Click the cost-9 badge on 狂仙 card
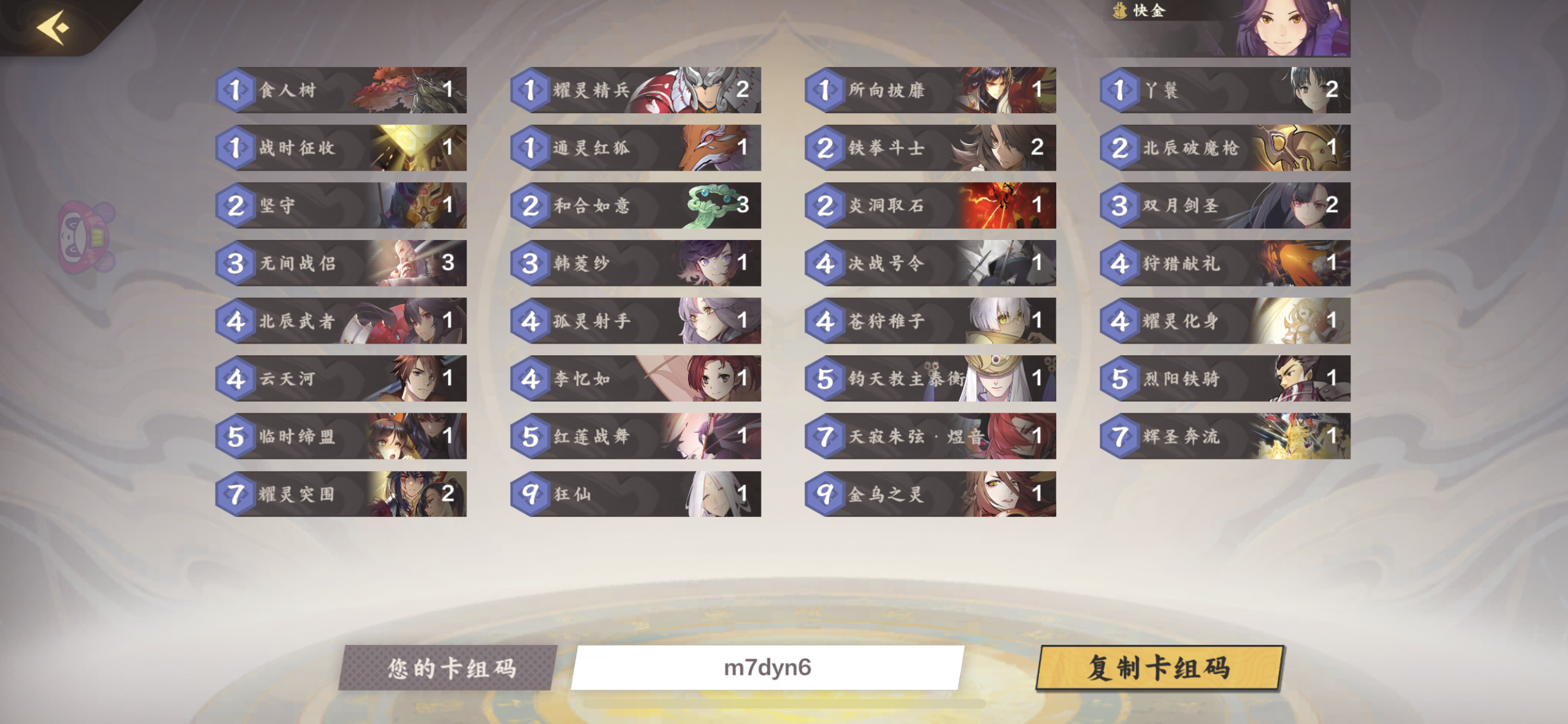The image size is (1568, 724). 532,494
